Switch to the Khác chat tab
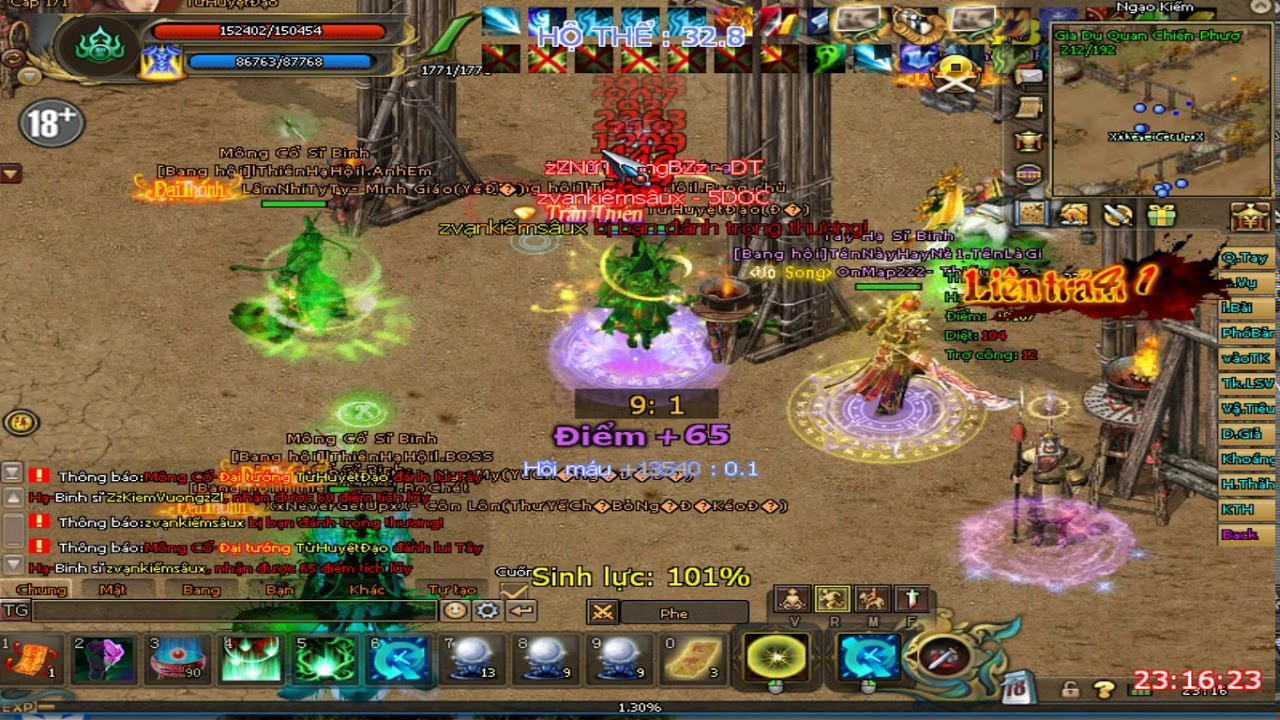The image size is (1280, 720). point(366,589)
